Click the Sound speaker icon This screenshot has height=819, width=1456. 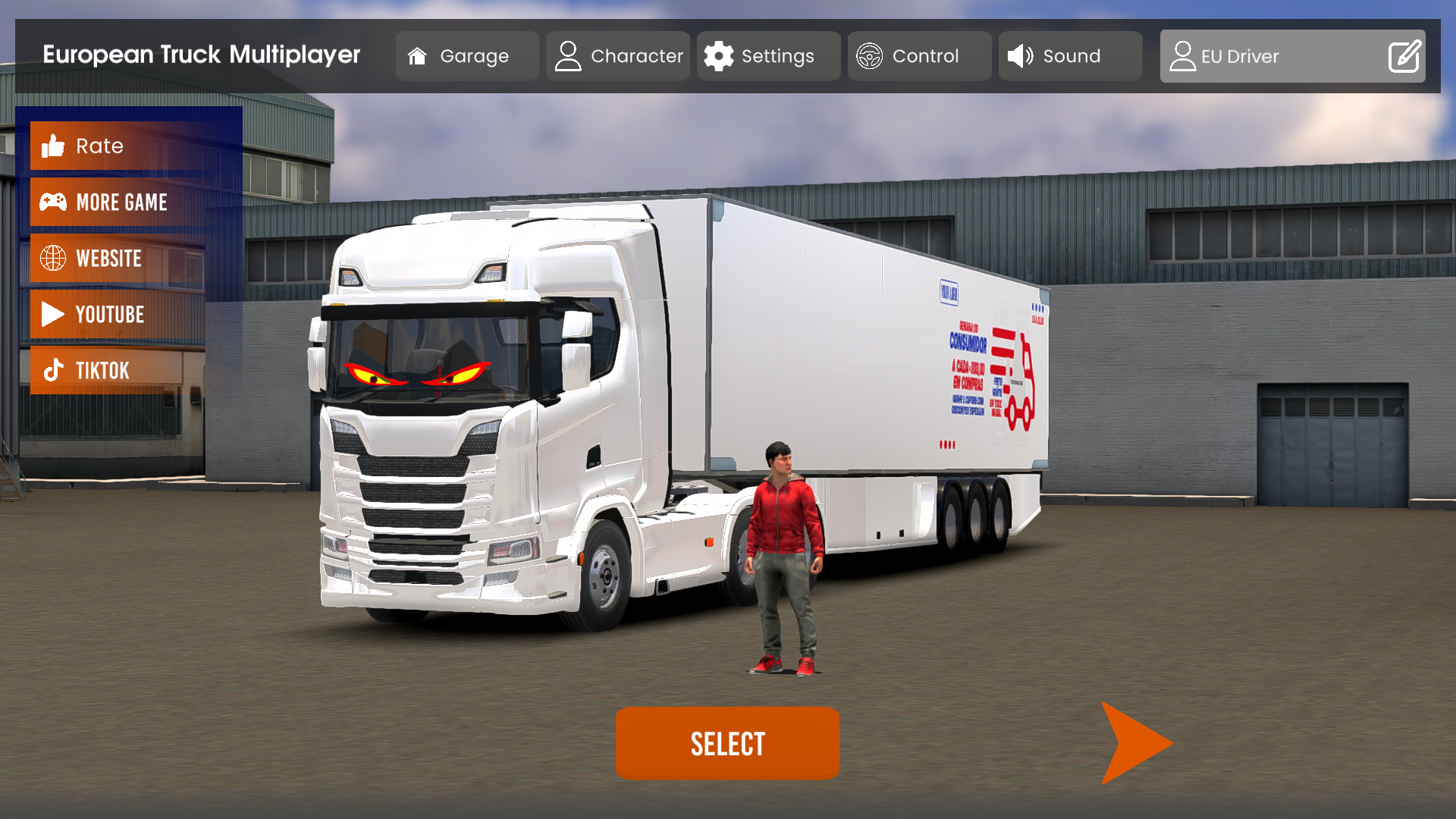tap(1020, 55)
